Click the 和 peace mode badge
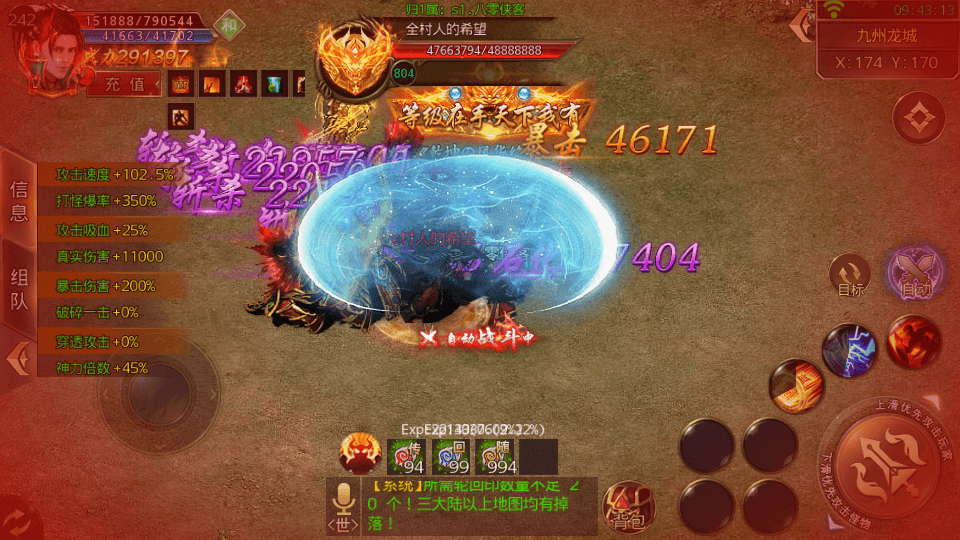This screenshot has width=960, height=540. click(x=229, y=26)
